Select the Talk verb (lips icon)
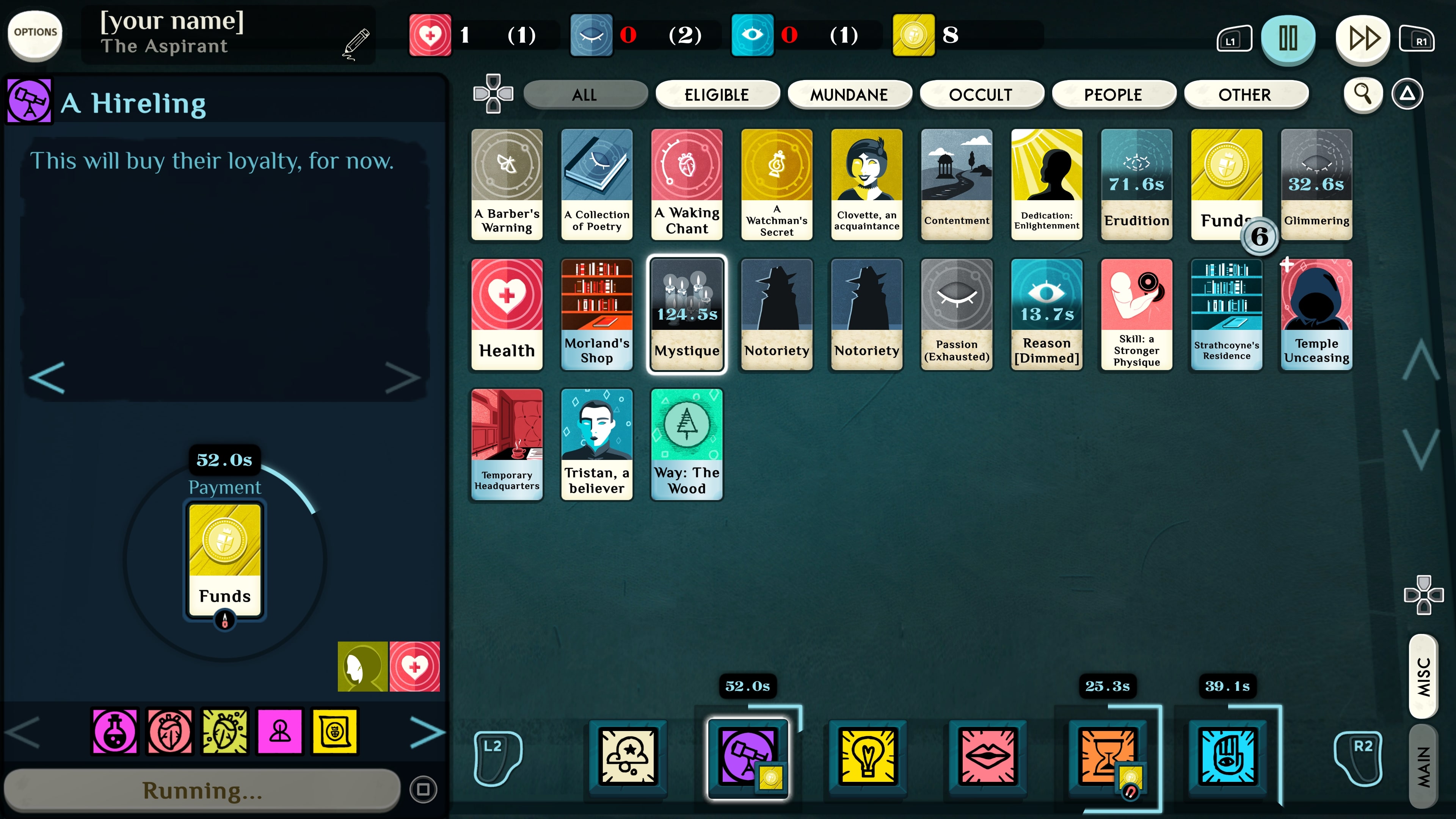This screenshot has height=819, width=1456. point(988,757)
